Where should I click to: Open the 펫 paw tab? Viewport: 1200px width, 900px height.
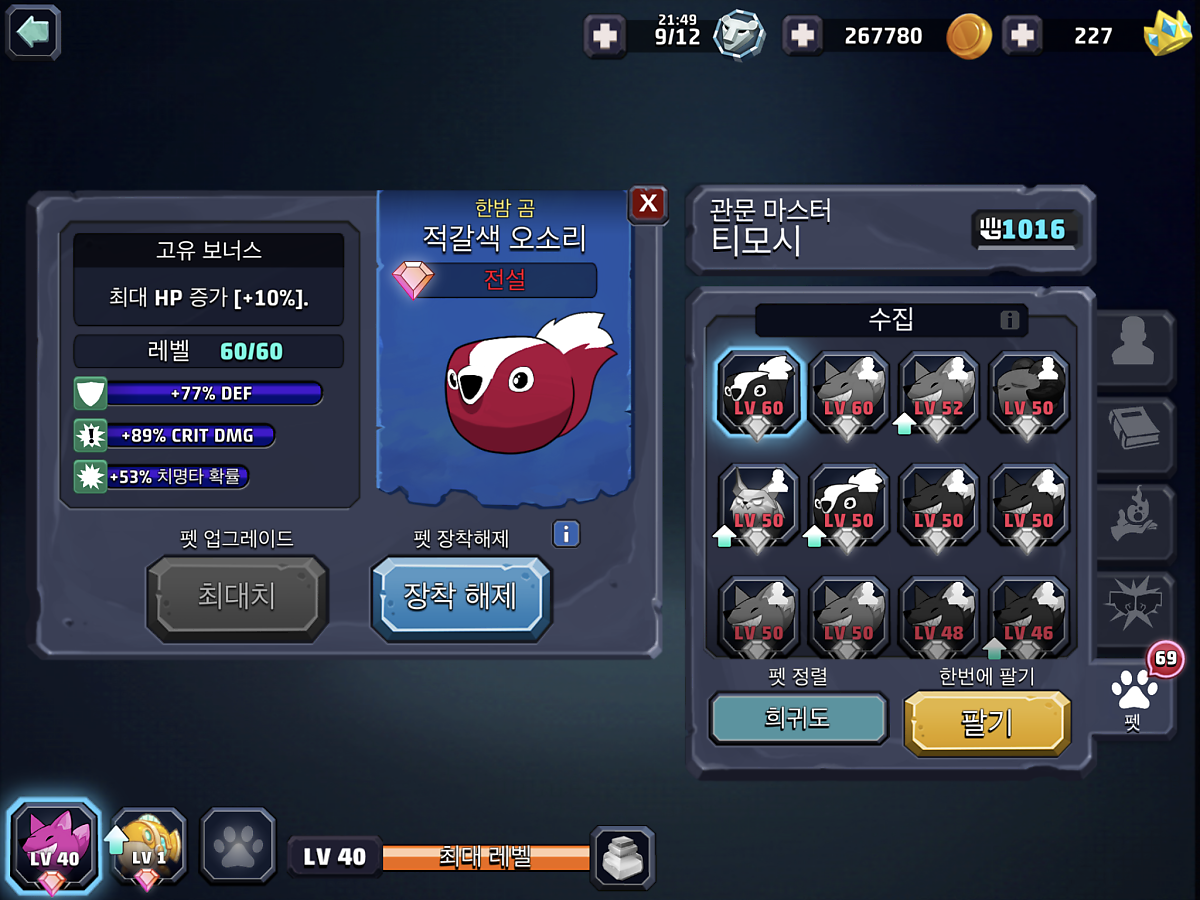point(1133,696)
